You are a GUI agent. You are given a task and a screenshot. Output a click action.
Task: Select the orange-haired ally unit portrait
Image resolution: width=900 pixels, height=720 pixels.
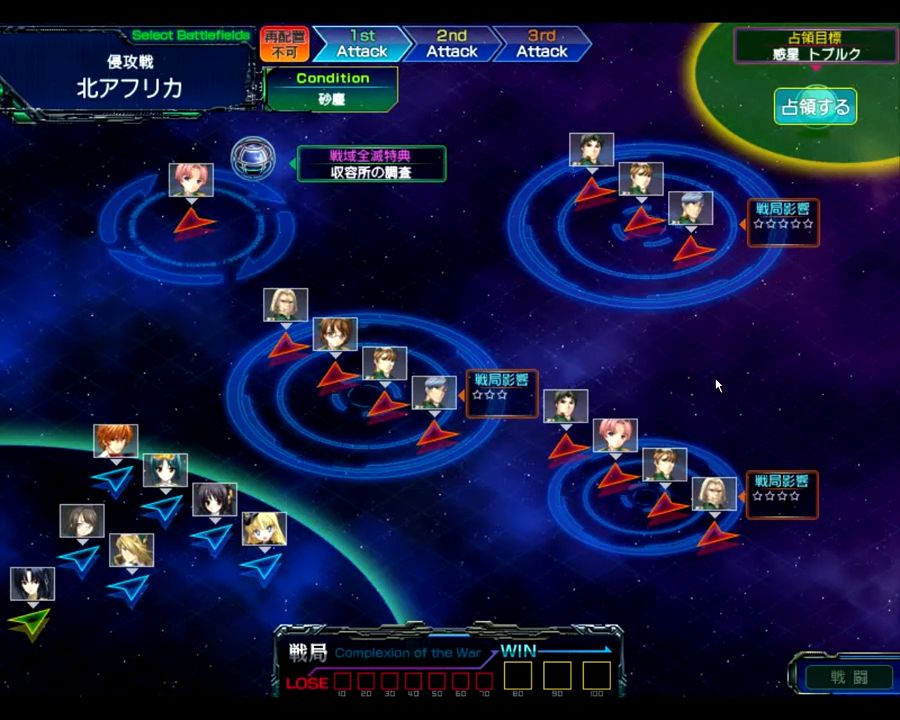click(116, 441)
